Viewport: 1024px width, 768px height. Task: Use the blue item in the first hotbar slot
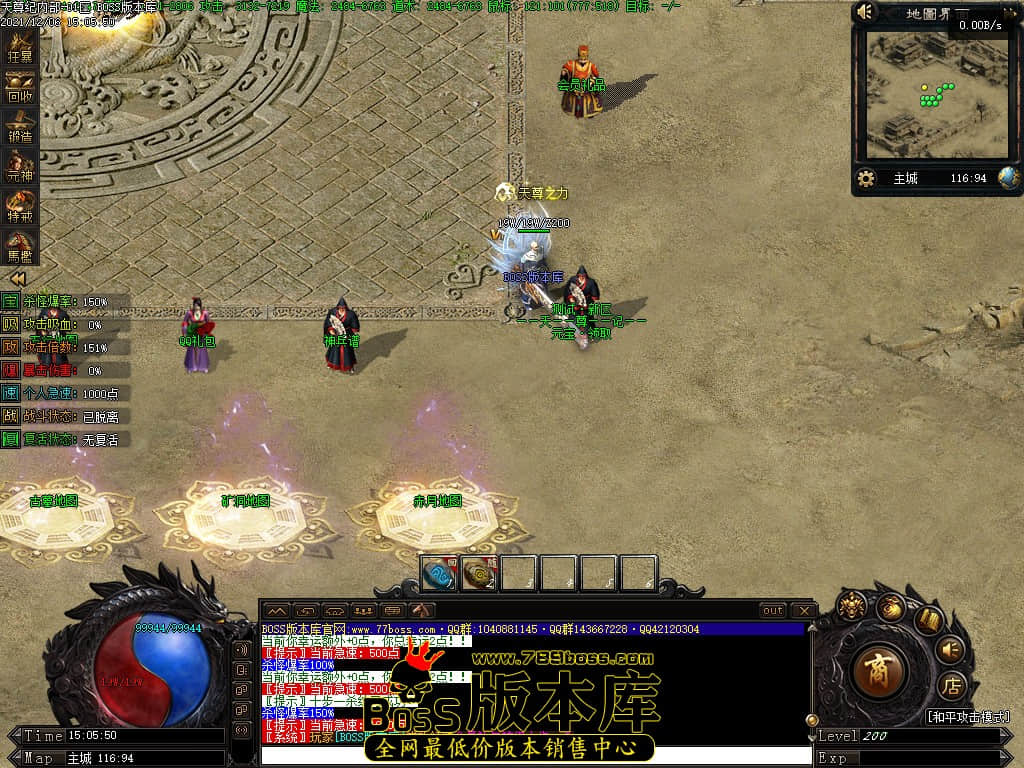[438, 574]
